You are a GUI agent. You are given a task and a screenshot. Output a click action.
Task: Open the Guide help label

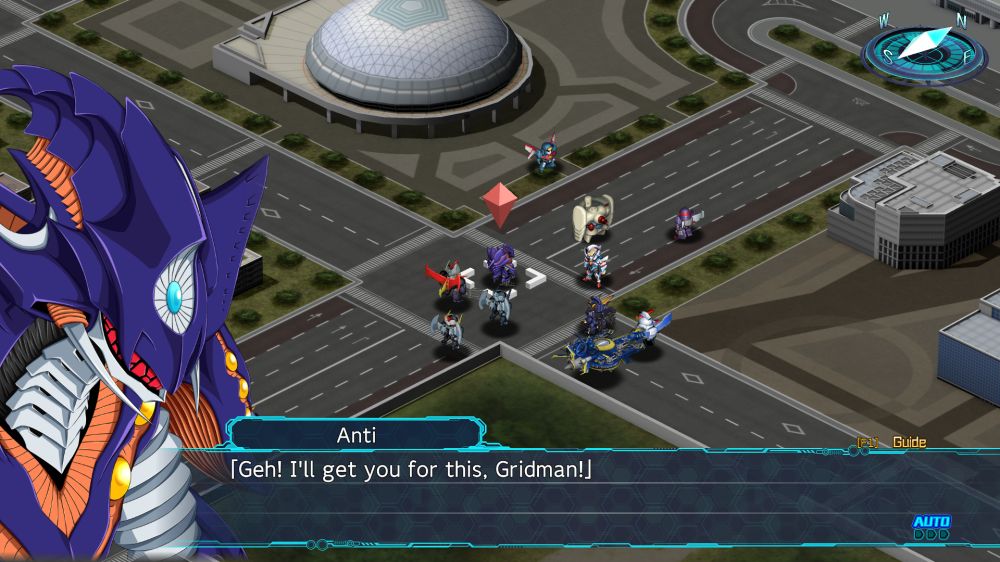coord(908,442)
